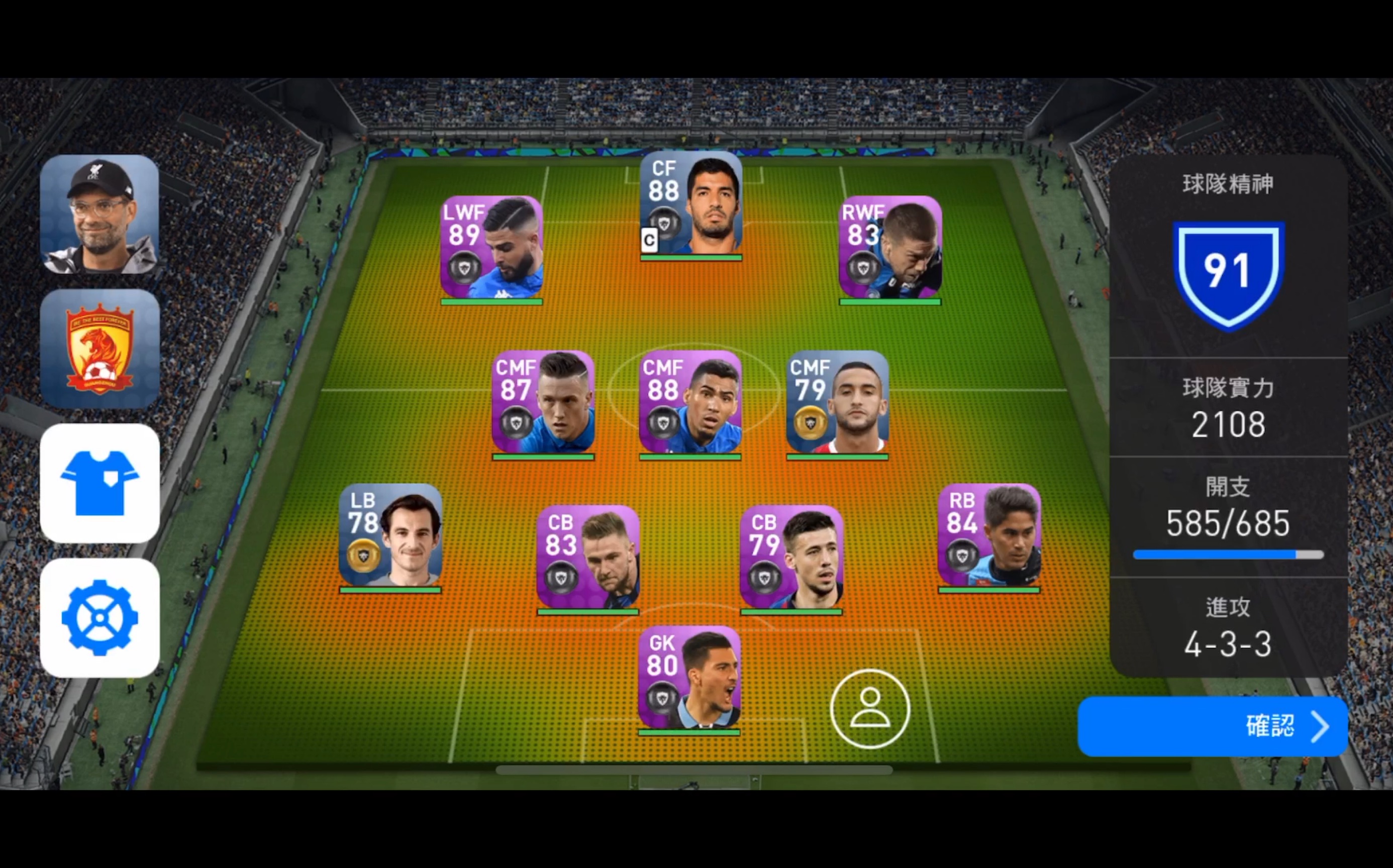
Task: Tap the CMF 88 player card
Action: point(690,403)
